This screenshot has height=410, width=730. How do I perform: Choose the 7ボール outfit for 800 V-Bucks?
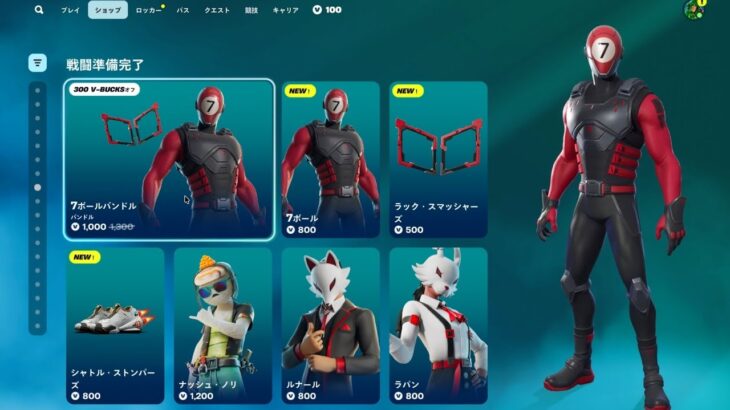pyautogui.click(x=330, y=159)
